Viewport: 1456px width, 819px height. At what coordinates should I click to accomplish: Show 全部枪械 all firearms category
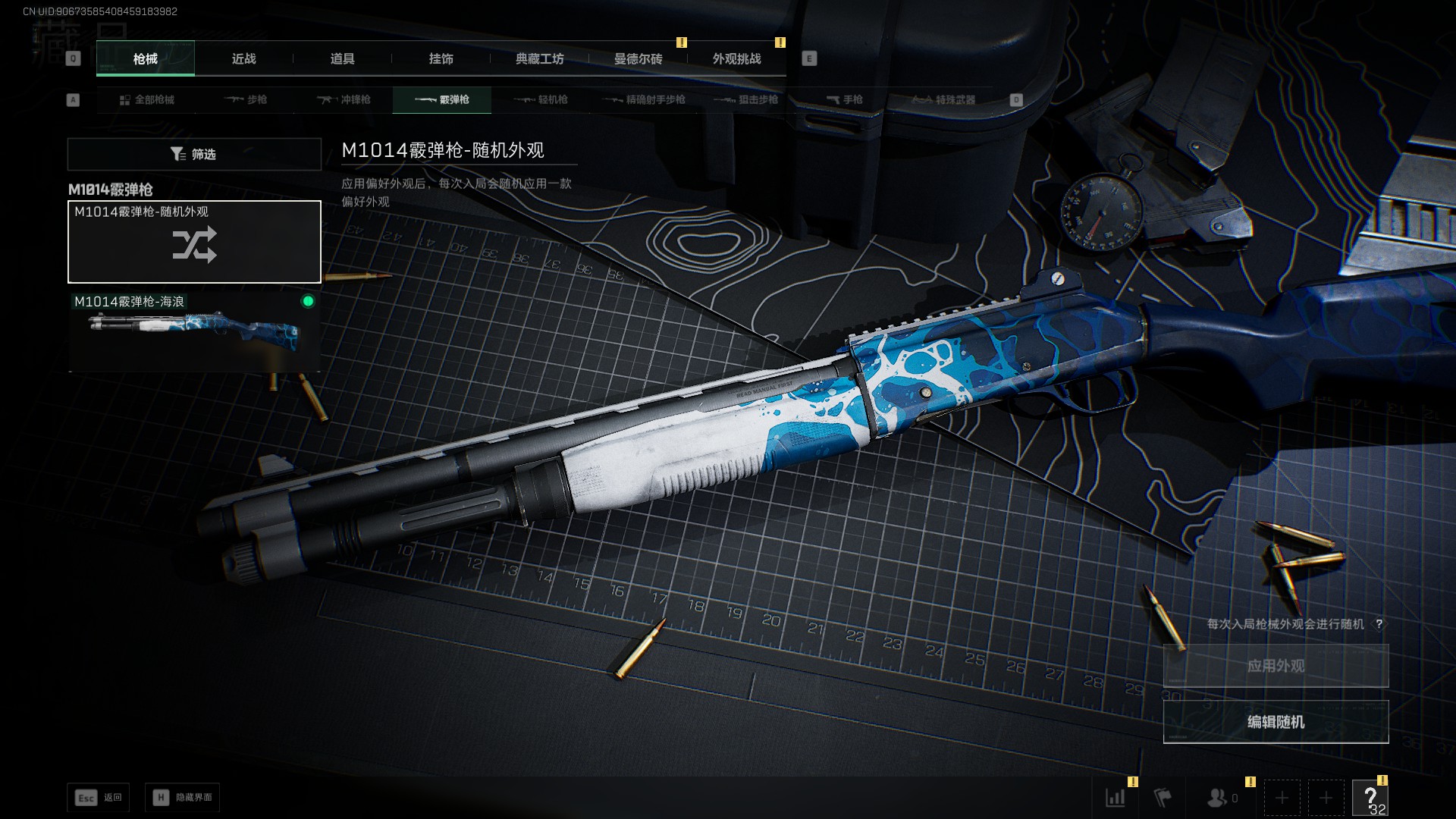click(x=147, y=99)
